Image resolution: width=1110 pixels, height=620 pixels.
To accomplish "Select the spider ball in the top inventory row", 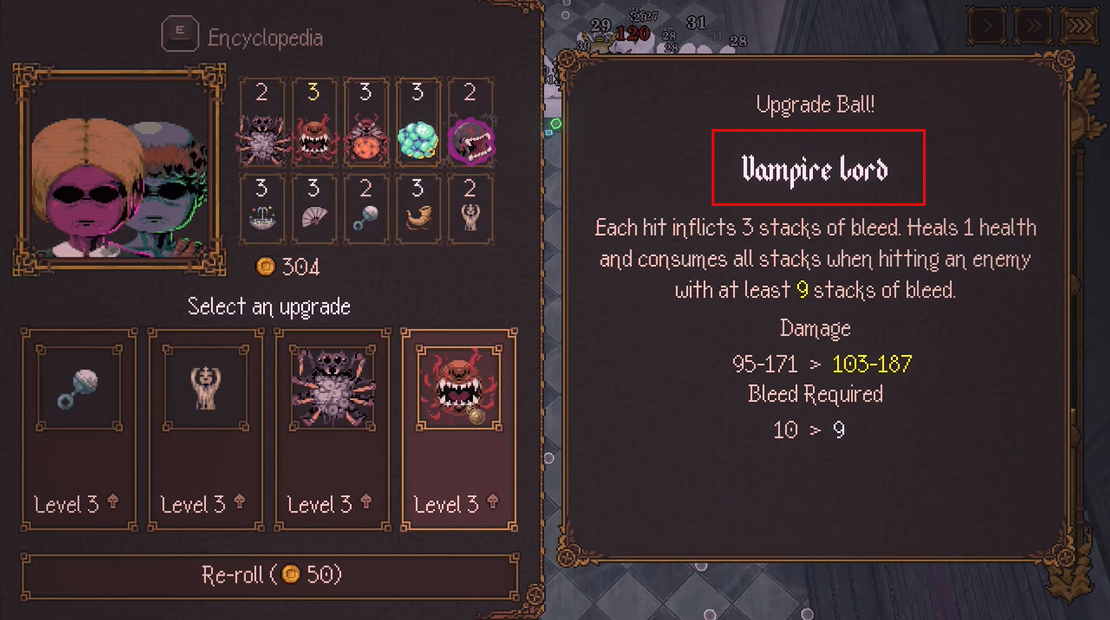I will click(x=262, y=123).
